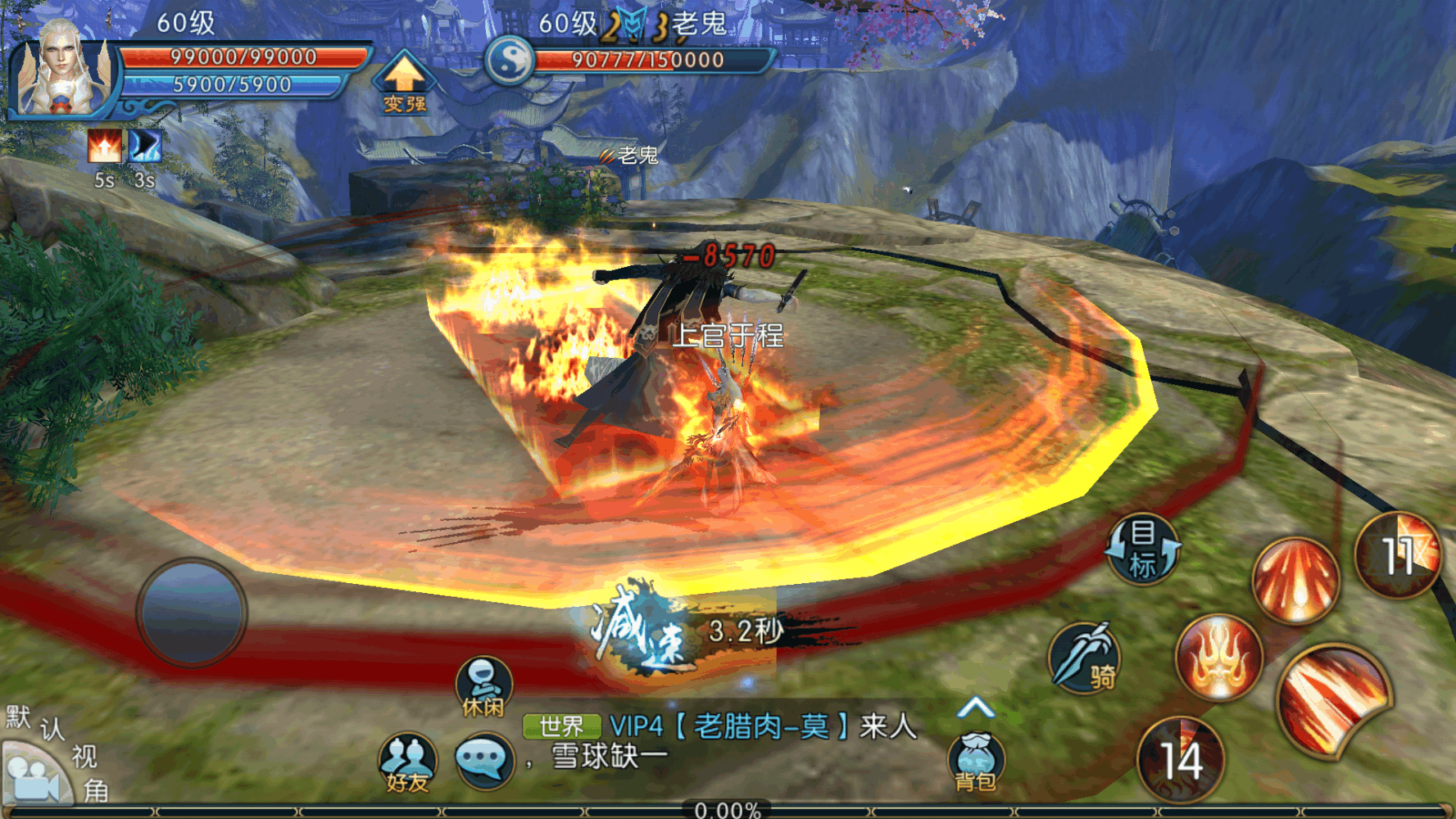Screen dimensions: 1456x819
Task: Switch target with the 目标 button
Action: click(1144, 550)
